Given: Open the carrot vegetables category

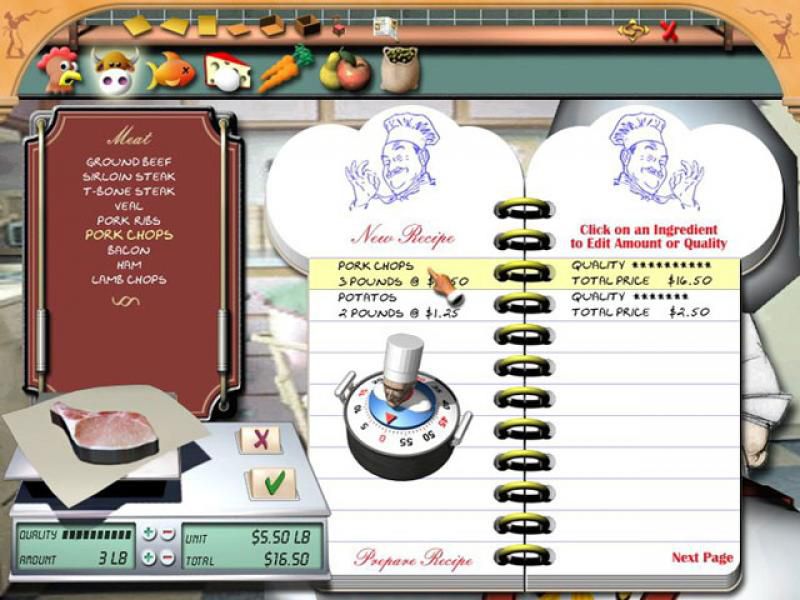Looking at the screenshot, I should [x=284, y=68].
